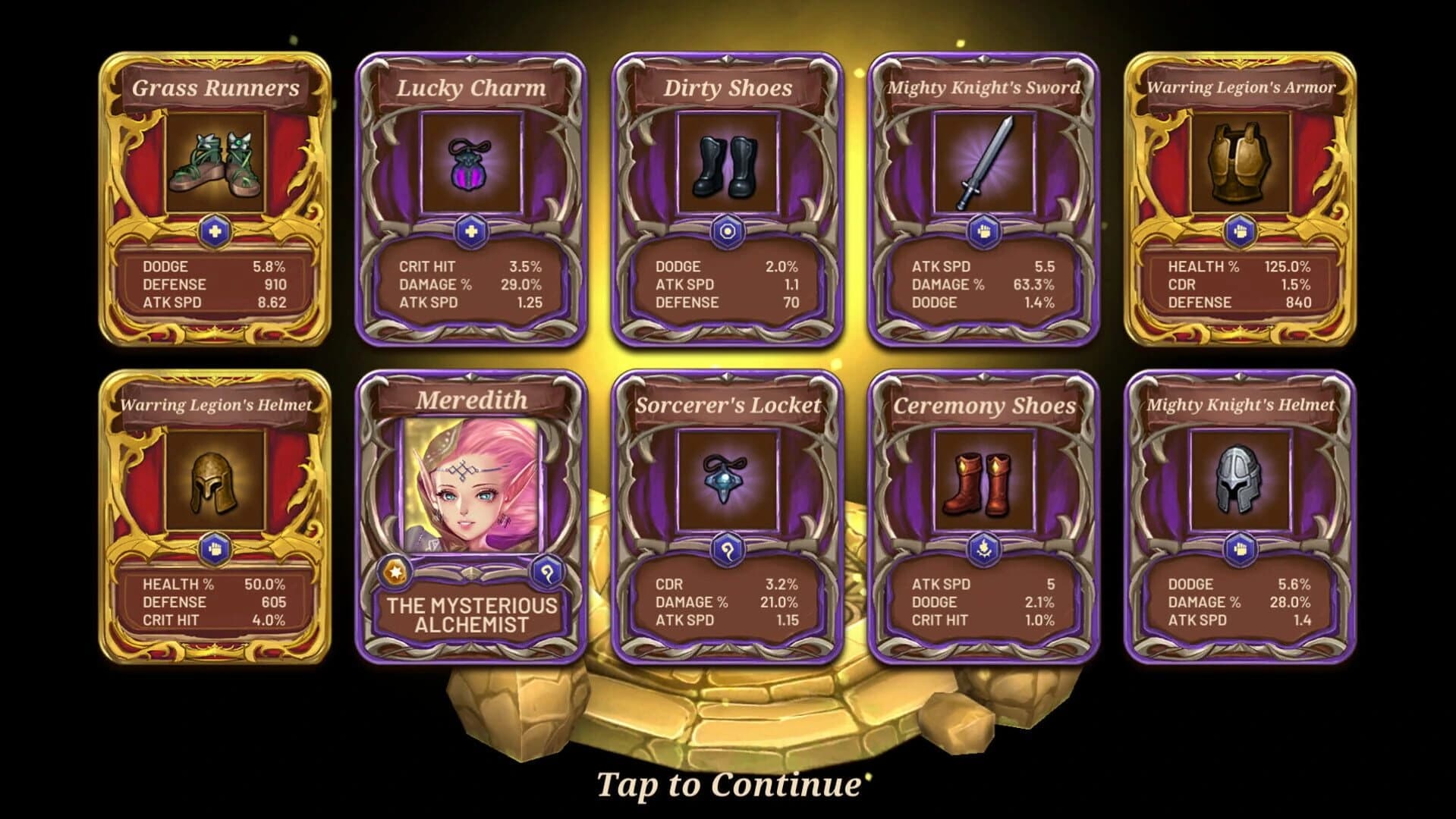The image size is (1456, 819).
Task: Click the plus badge on Grass Runners card
Action: coord(214,231)
